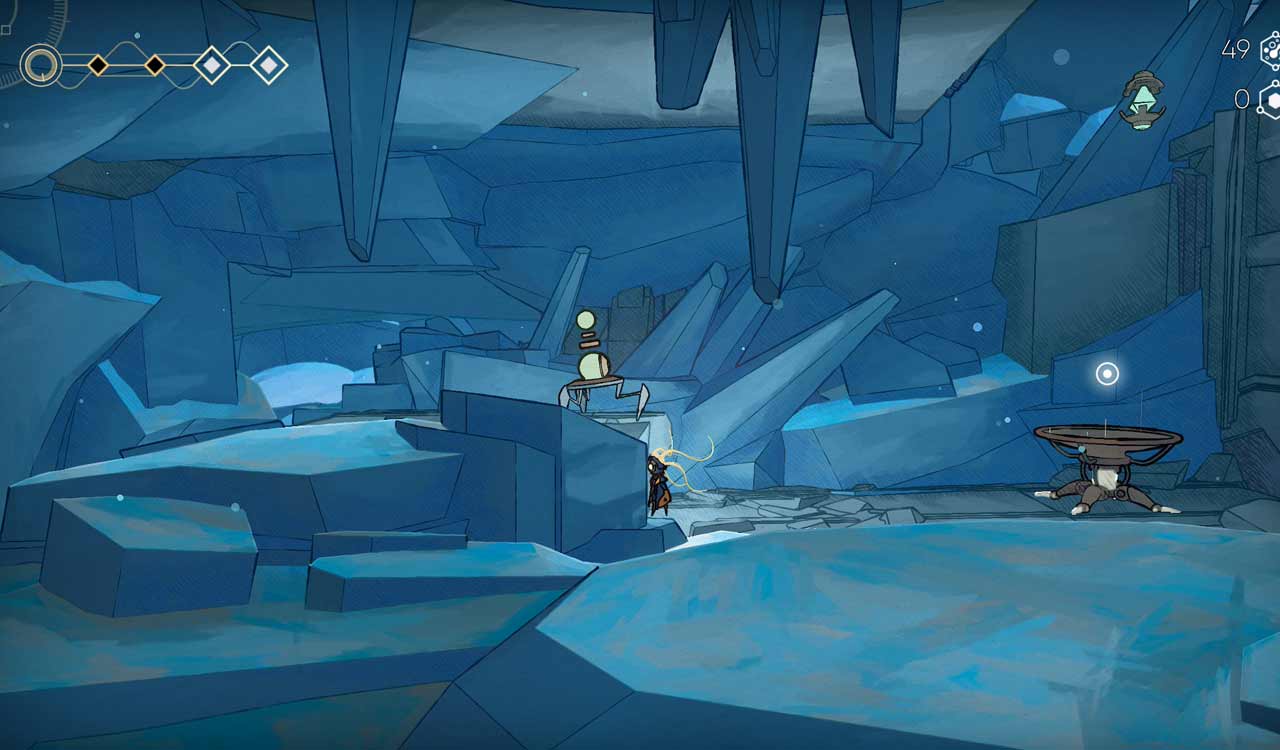Expand the filled white diamond node

212,64
